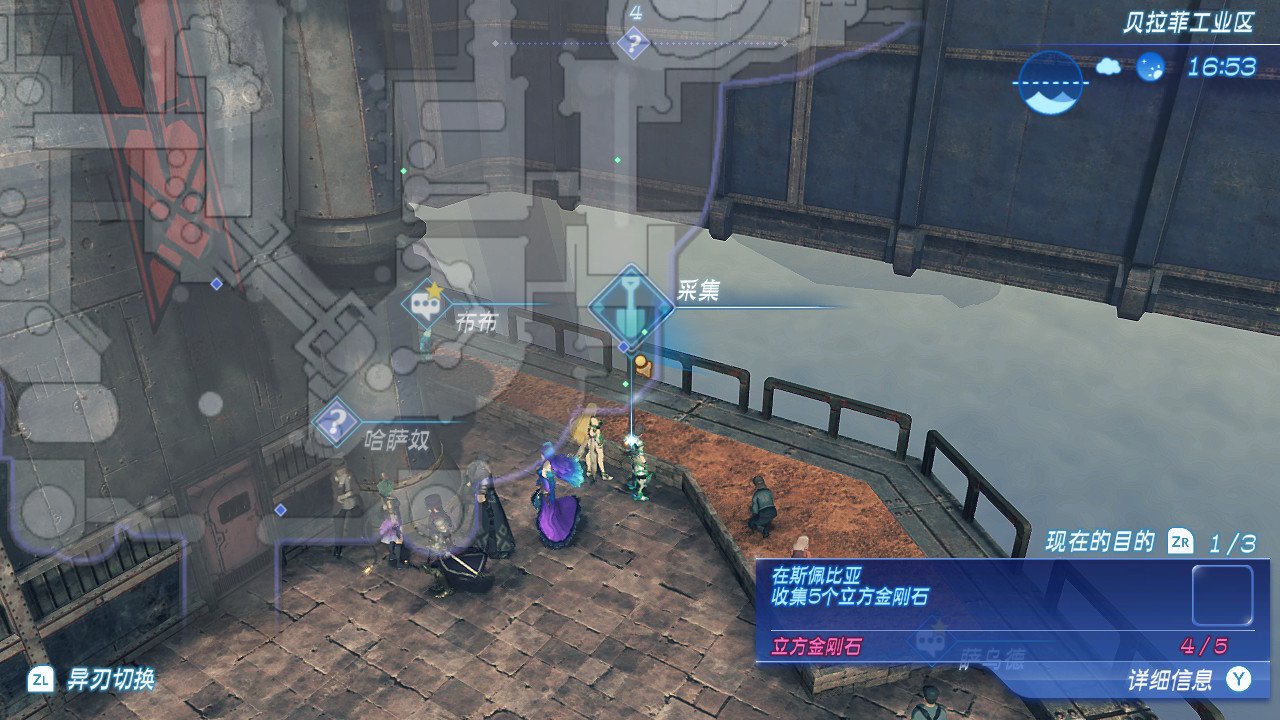Select the 哈萨奴 question mark marker

click(339, 421)
